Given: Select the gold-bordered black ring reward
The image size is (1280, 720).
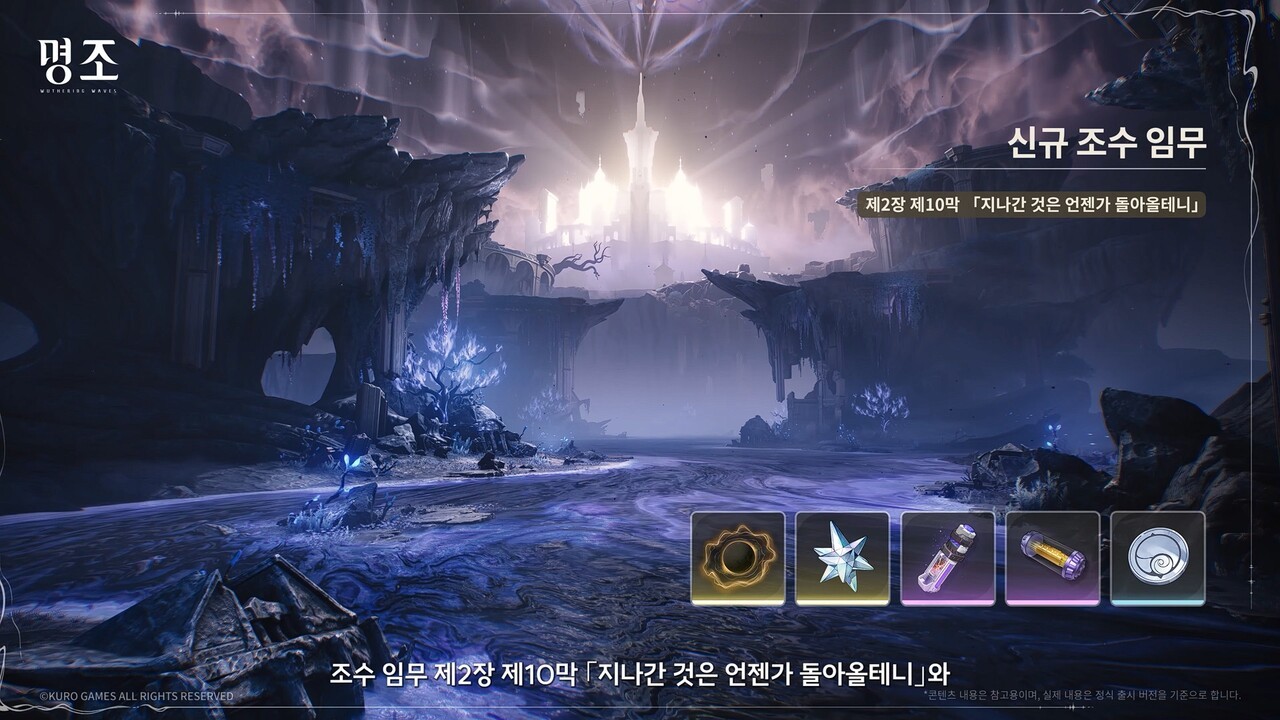Looking at the screenshot, I should [x=738, y=557].
